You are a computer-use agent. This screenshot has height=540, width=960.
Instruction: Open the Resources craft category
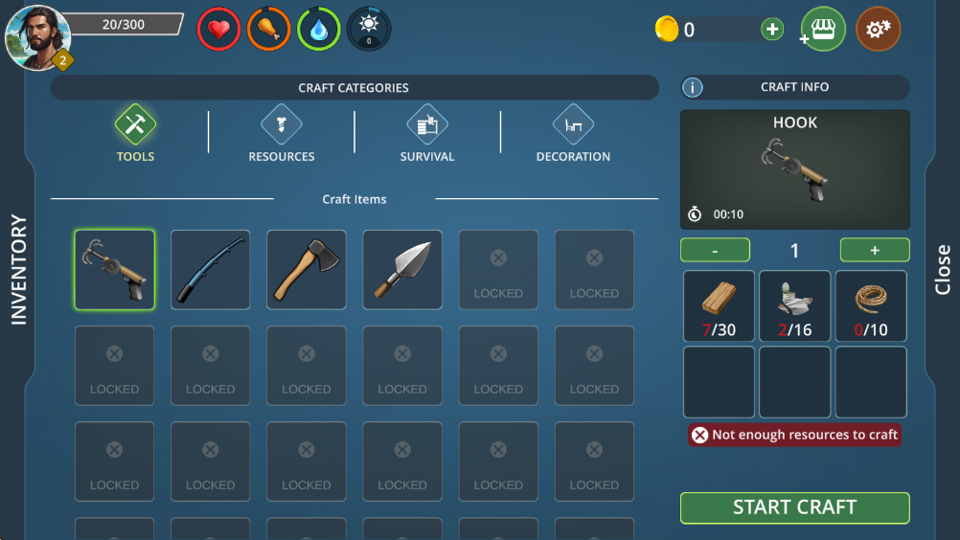[x=281, y=134]
